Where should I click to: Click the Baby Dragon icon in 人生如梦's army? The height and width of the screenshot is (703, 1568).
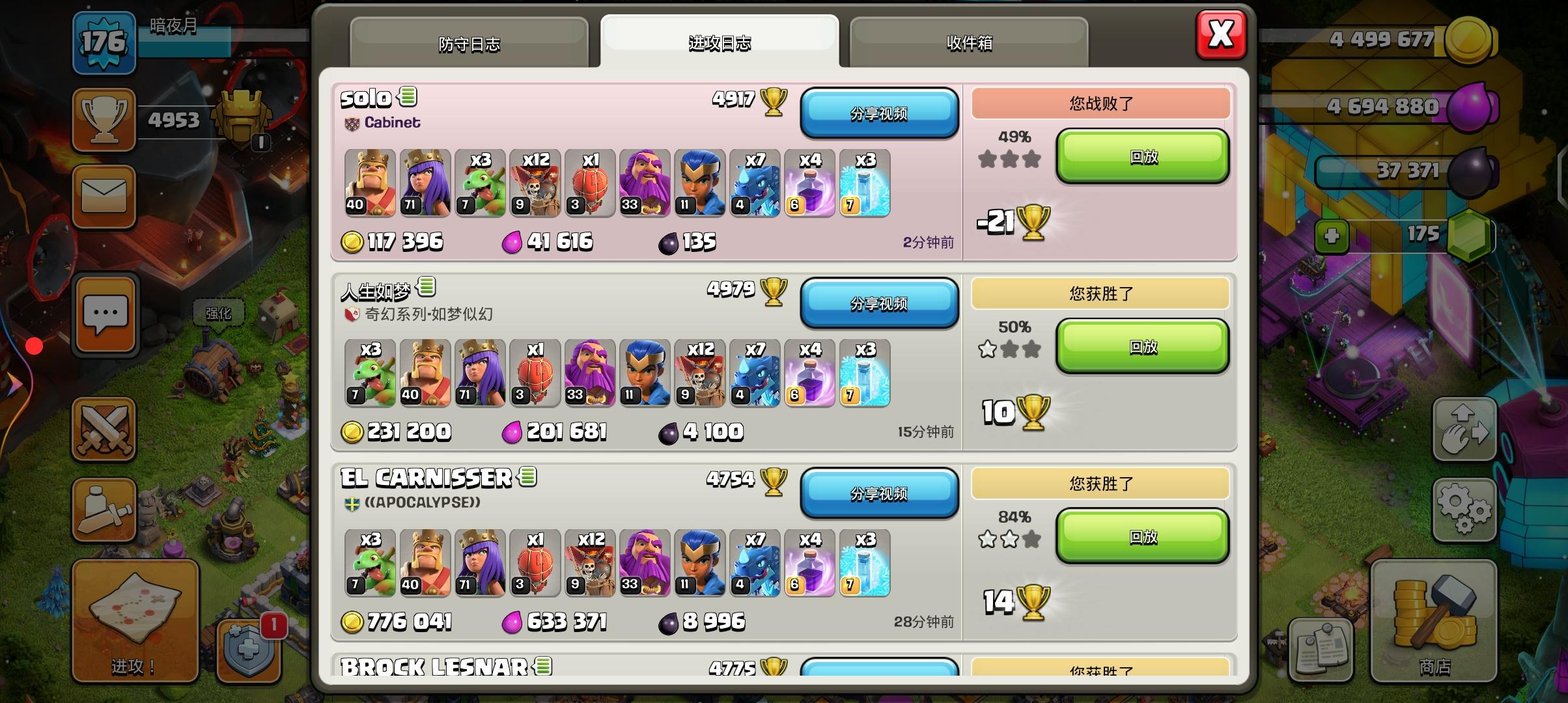coord(371,374)
